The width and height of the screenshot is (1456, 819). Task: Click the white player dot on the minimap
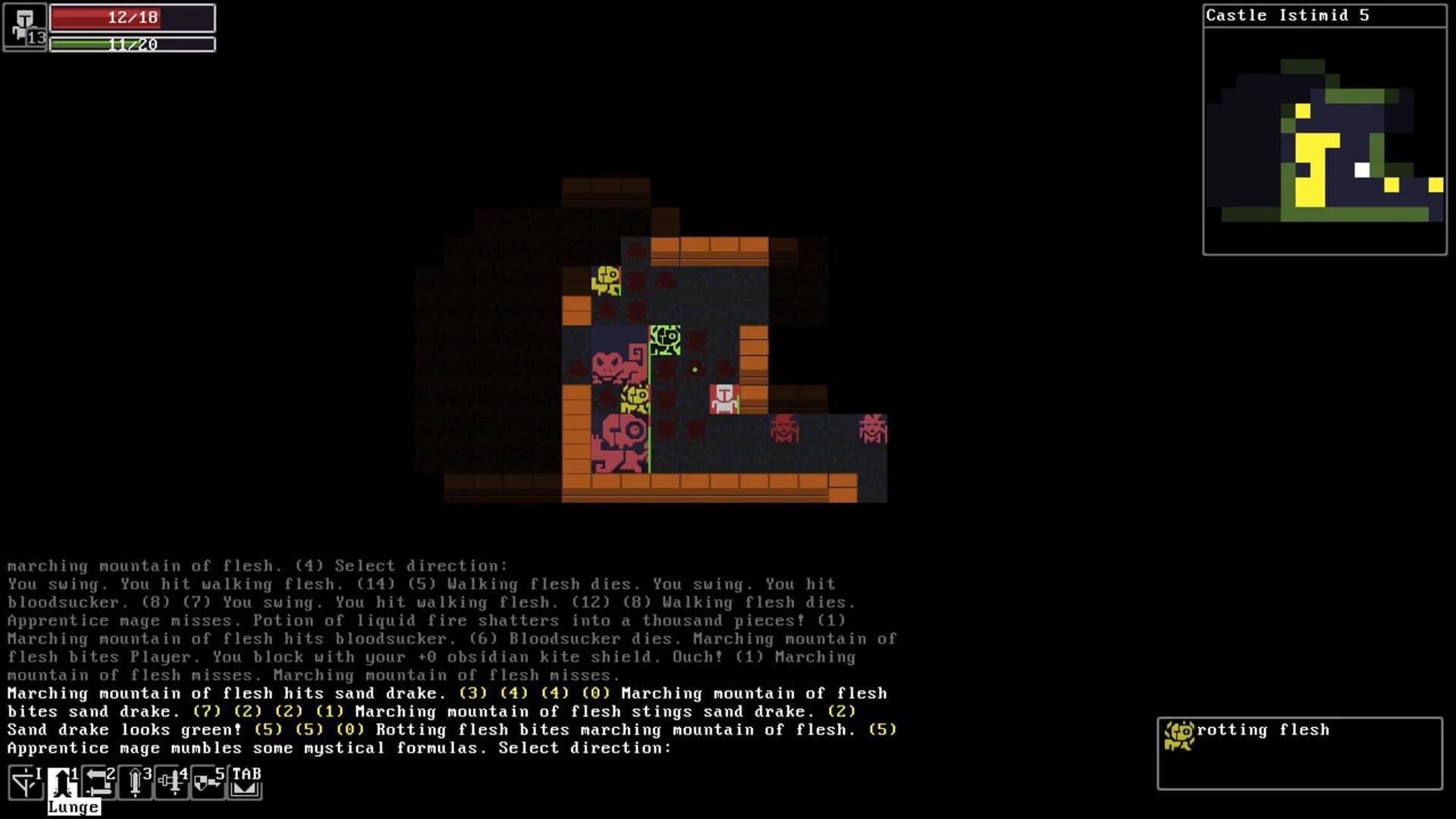(1361, 171)
